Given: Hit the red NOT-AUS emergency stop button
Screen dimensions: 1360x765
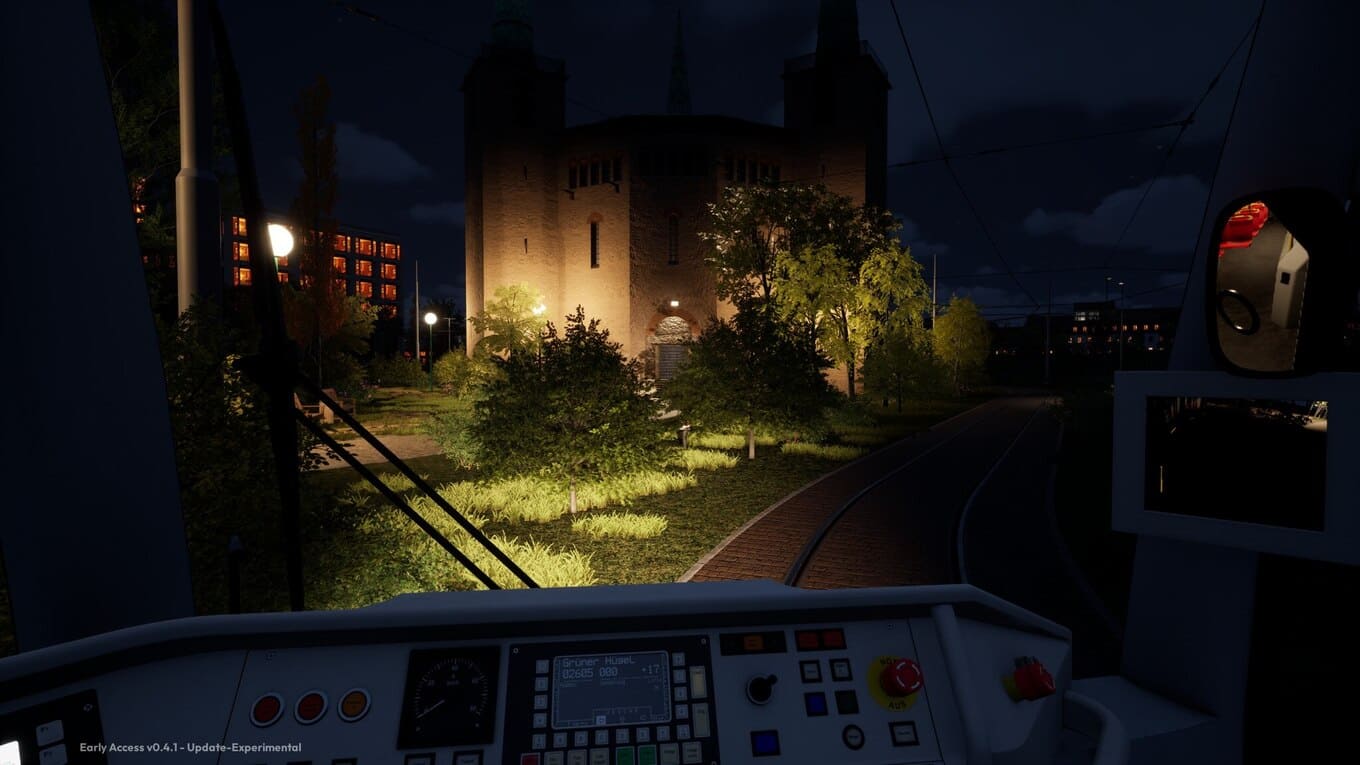Looking at the screenshot, I should click(899, 677).
